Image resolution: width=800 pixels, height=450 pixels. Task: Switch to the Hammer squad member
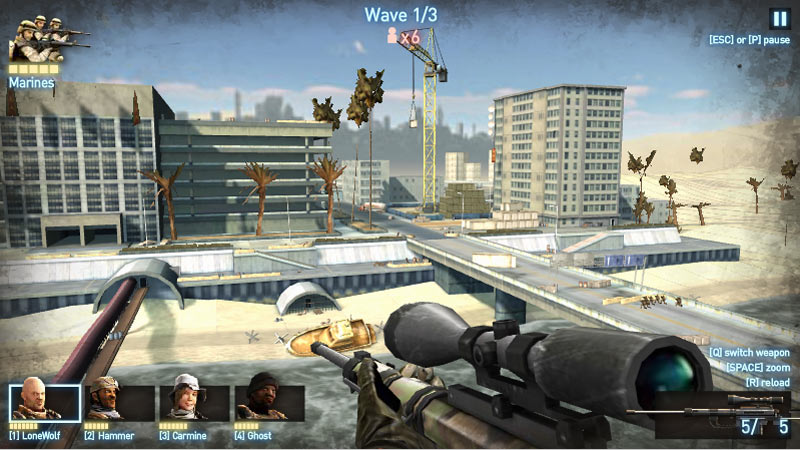(x=119, y=402)
